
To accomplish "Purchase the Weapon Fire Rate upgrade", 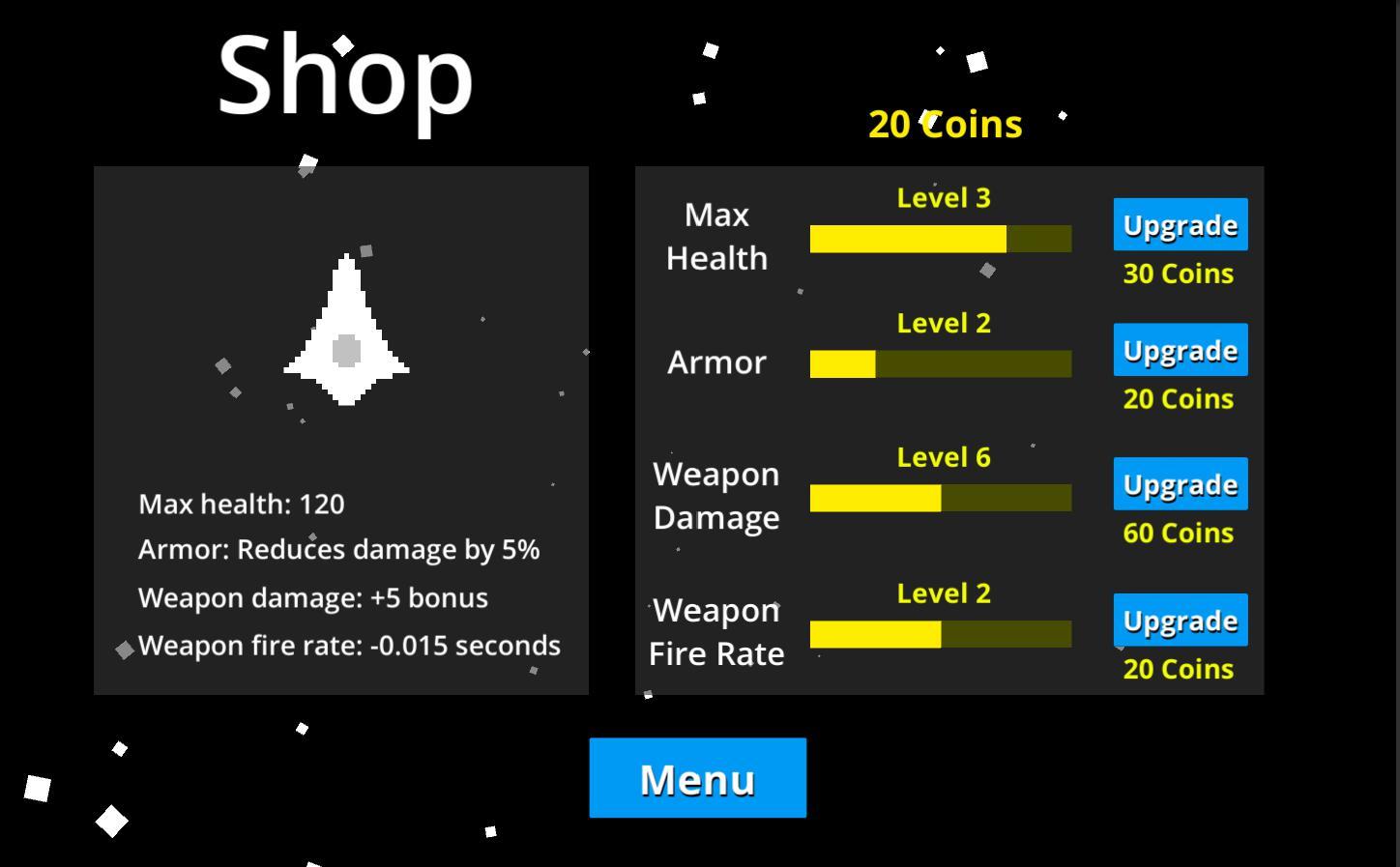I will [x=1180, y=620].
